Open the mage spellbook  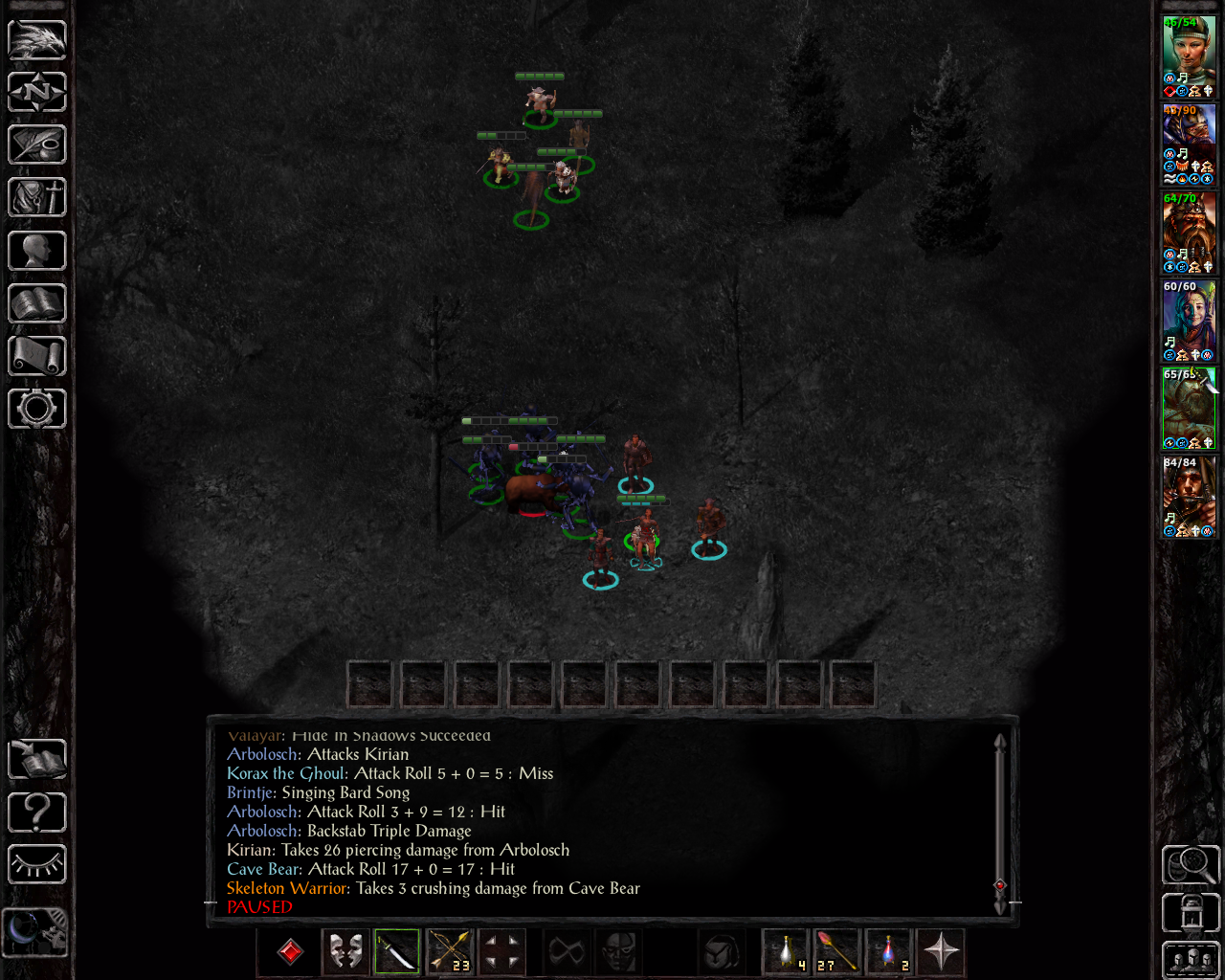[37, 303]
